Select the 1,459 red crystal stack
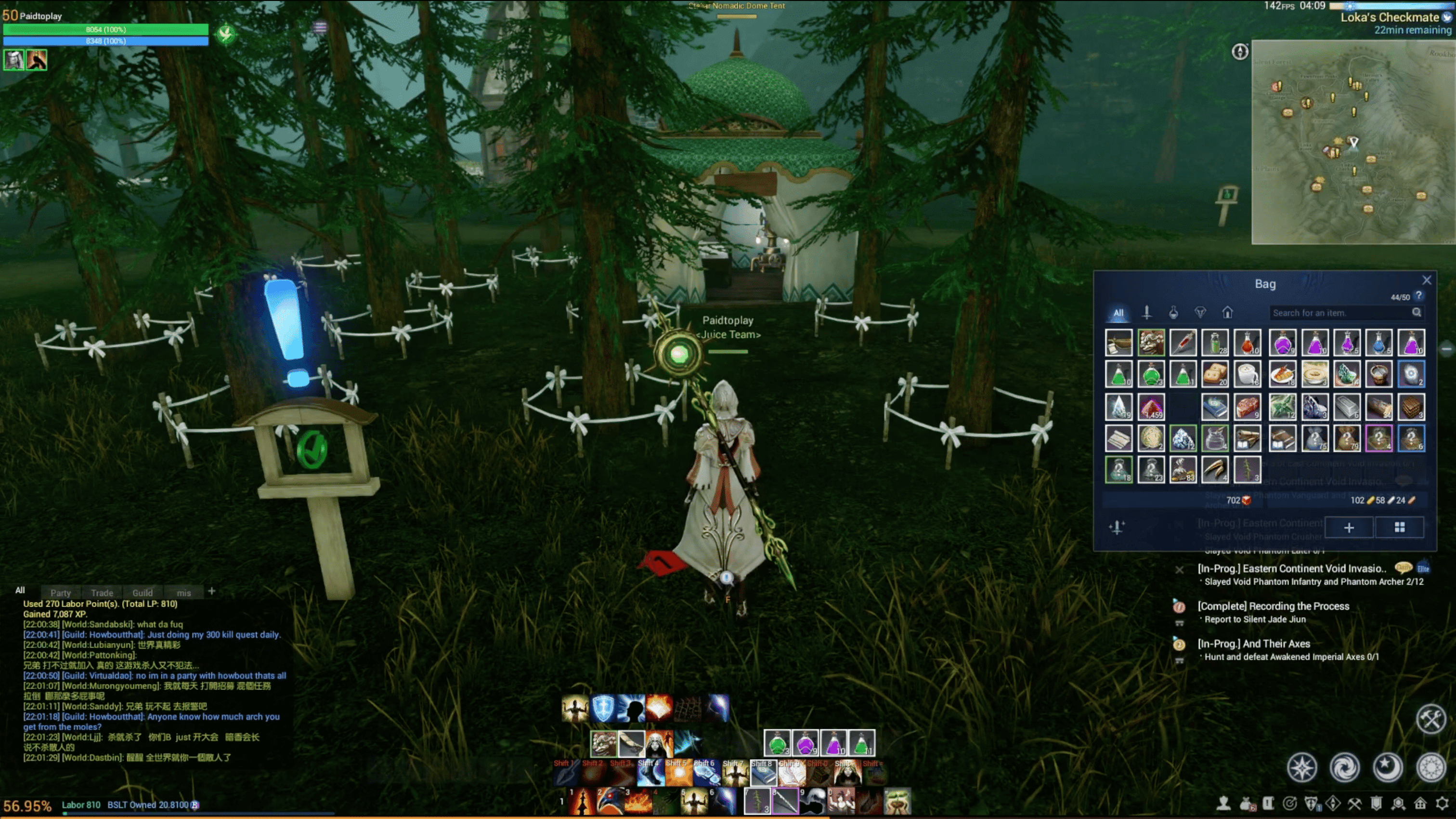The image size is (1456, 819). click(x=1151, y=407)
